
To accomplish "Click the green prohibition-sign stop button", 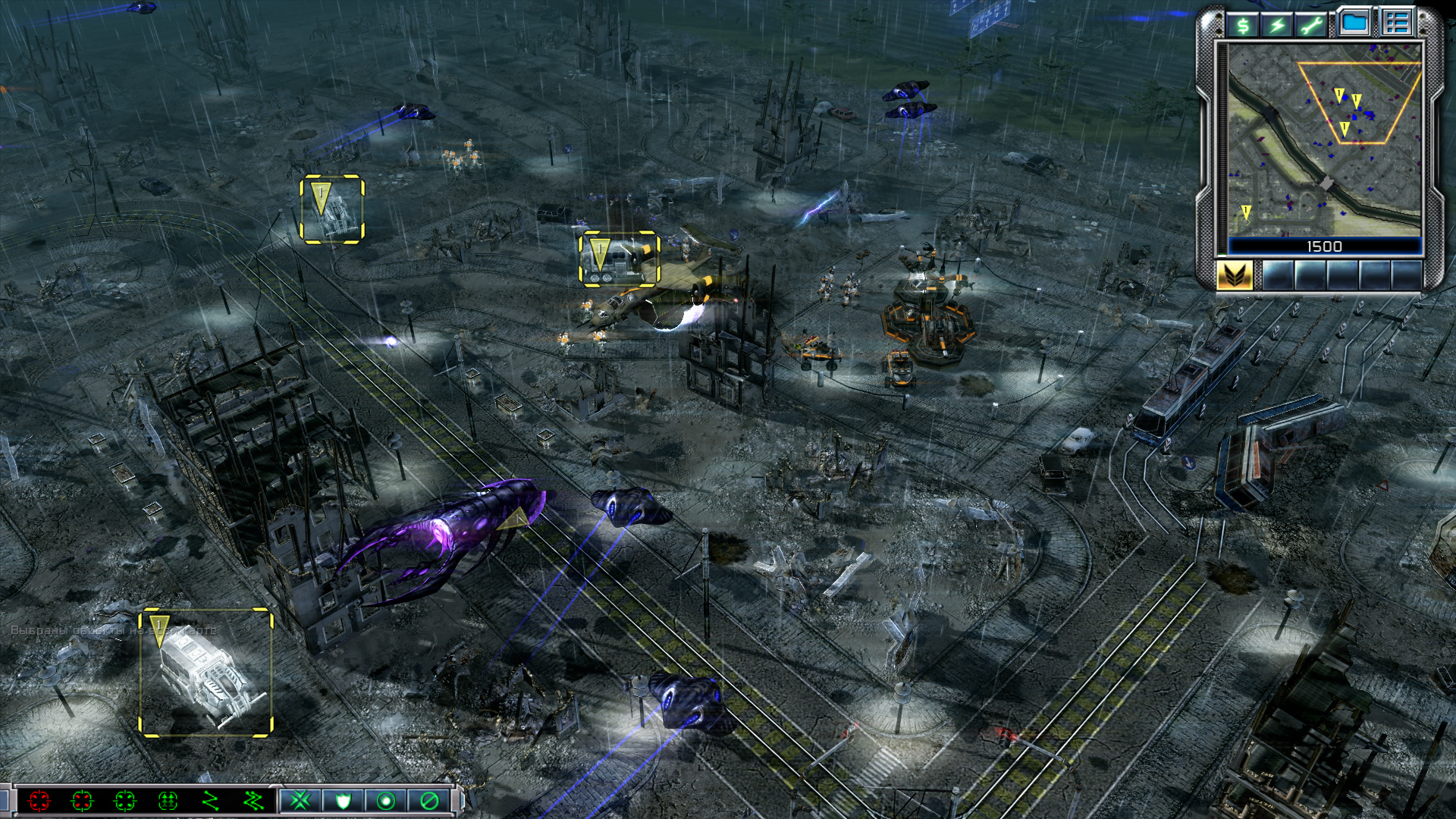I will pyautogui.click(x=429, y=801).
